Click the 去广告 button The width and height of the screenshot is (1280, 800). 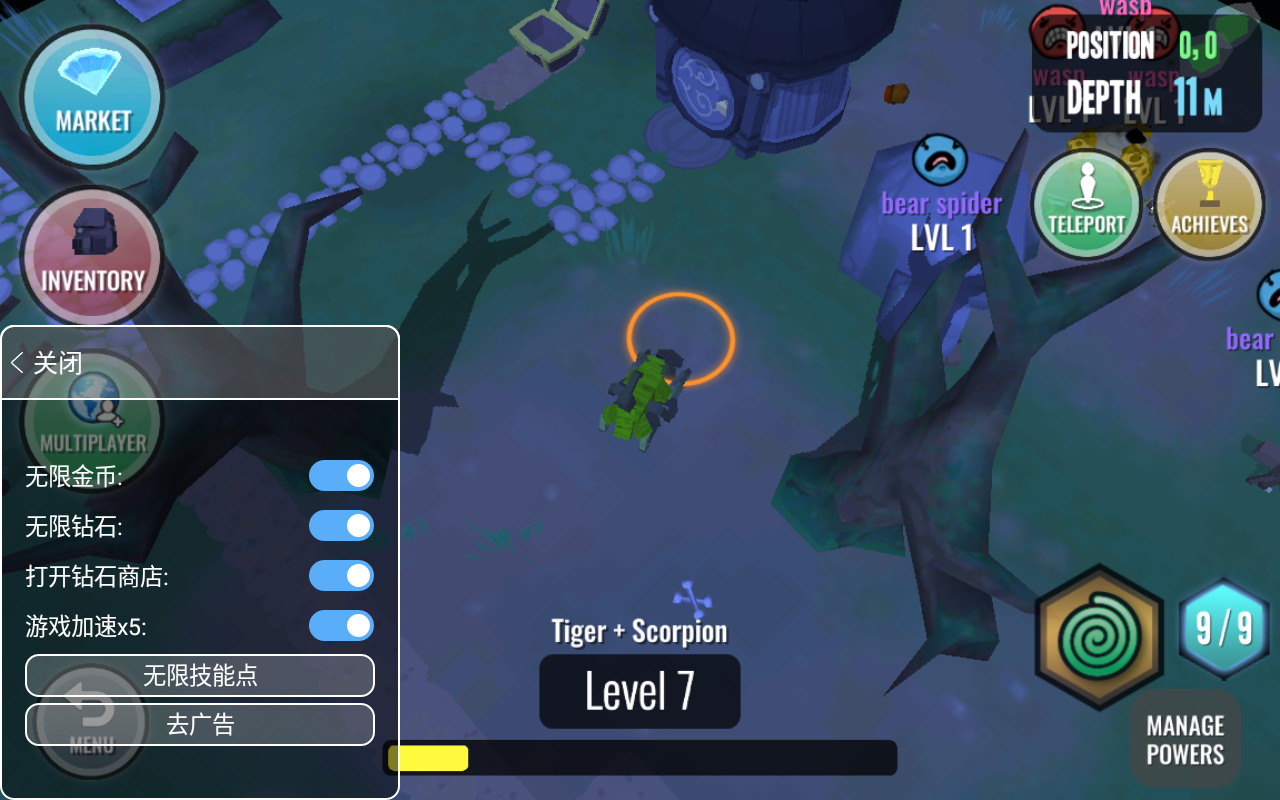pos(200,725)
